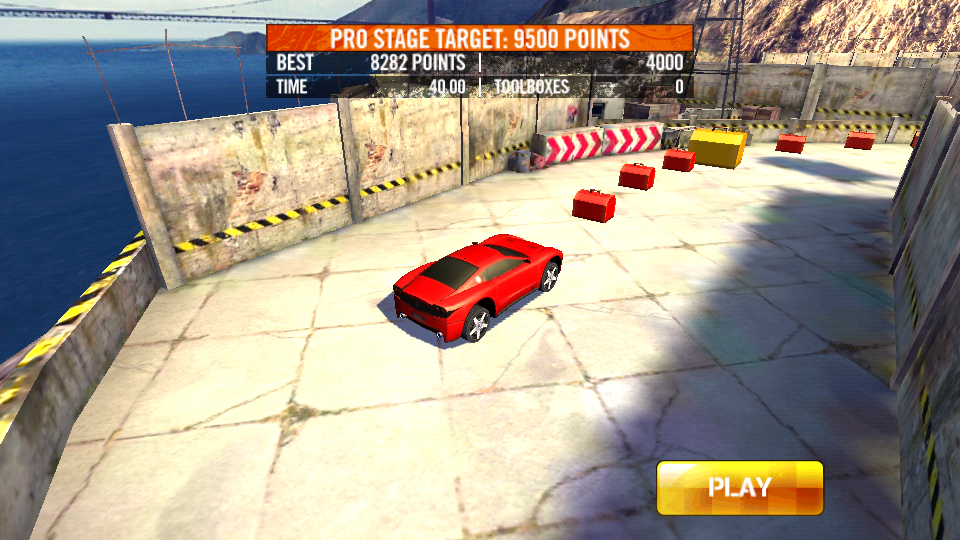The width and height of the screenshot is (960, 540).
Task: Start the stage with the PLAY button
Action: click(740, 488)
